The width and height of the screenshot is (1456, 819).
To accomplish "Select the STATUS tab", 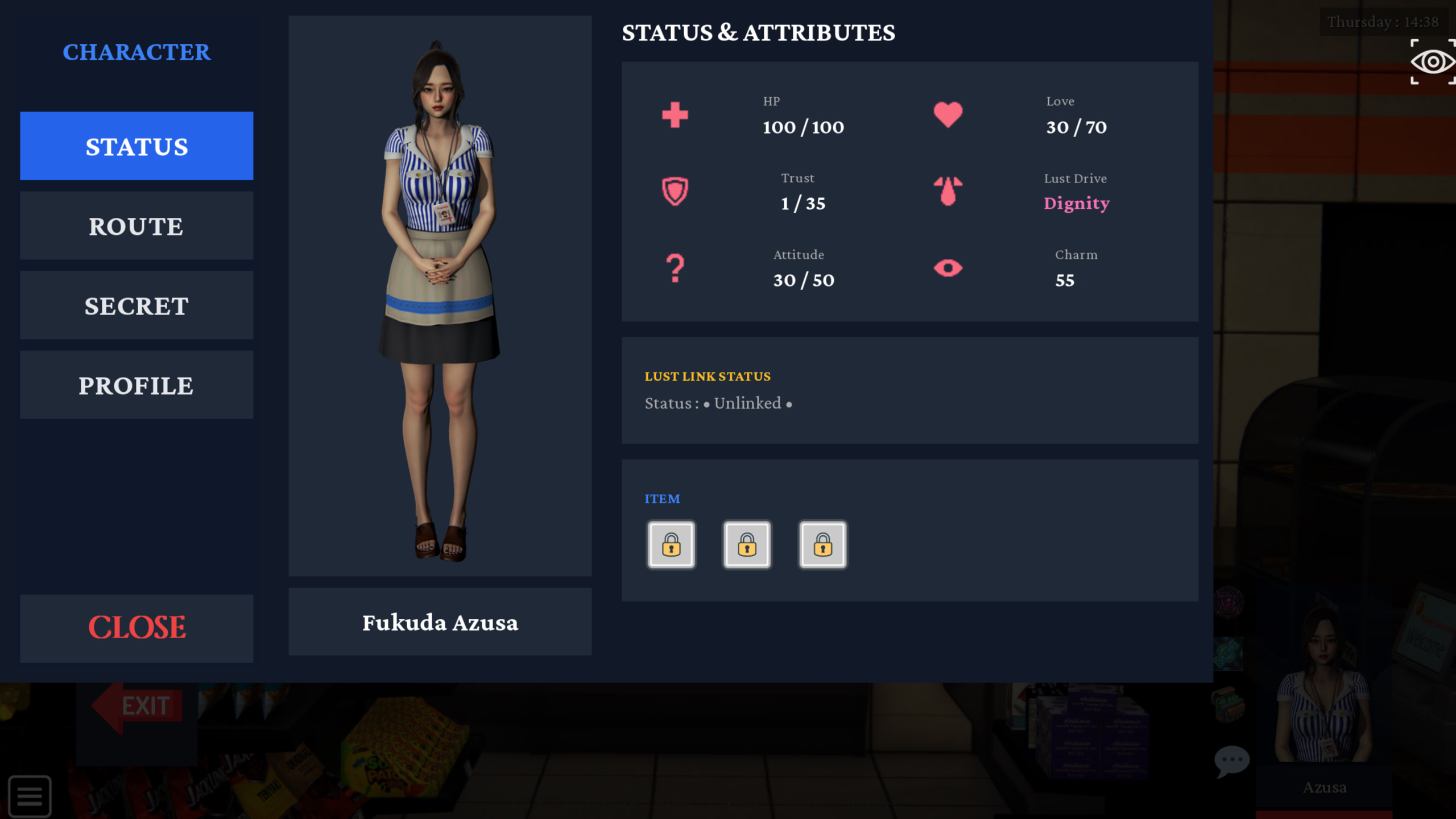I will click(x=136, y=146).
